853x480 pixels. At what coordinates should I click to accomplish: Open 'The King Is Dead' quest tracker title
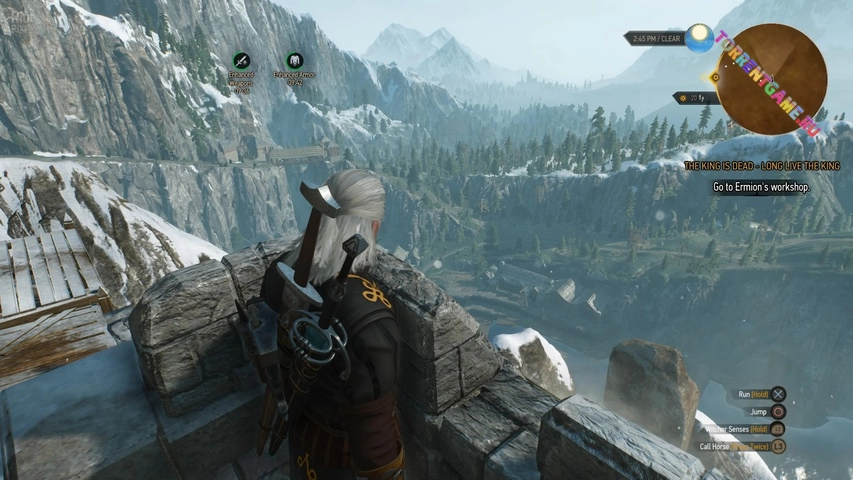click(761, 166)
